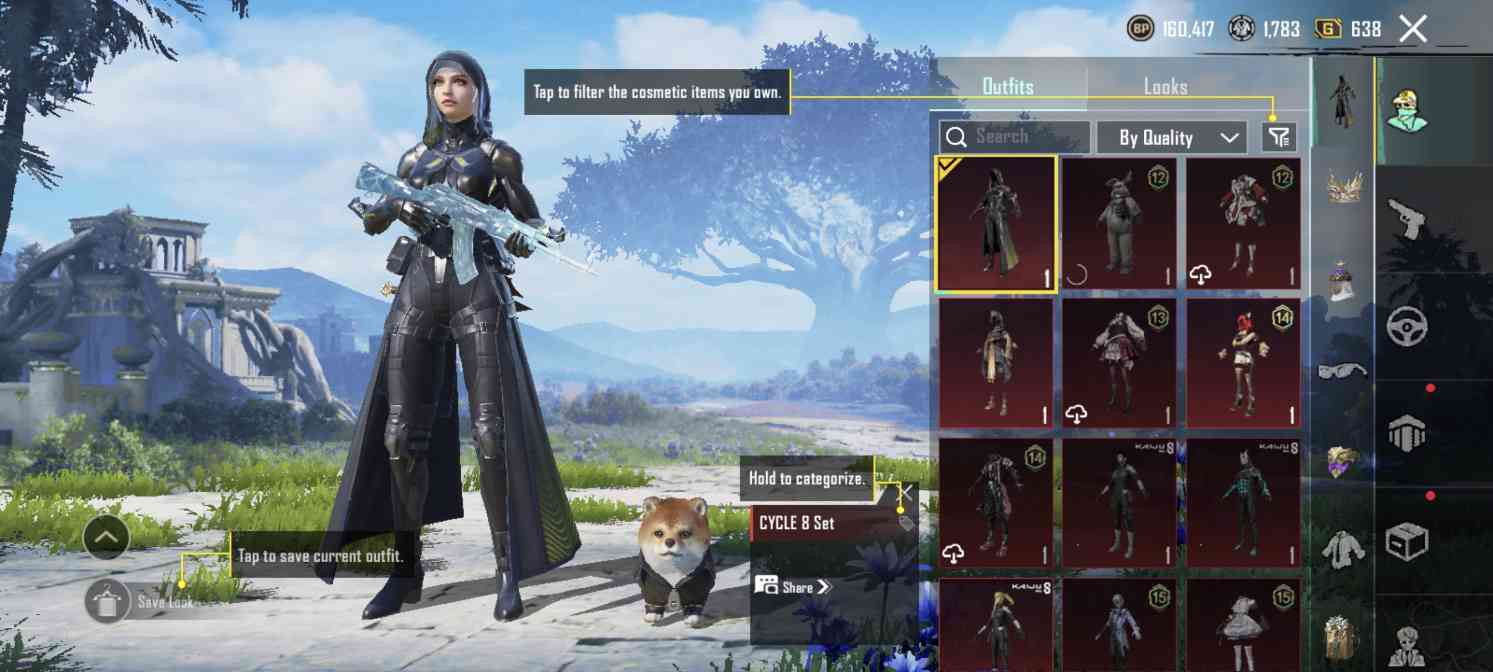The width and height of the screenshot is (1493, 672).
Task: Choose the red-haired level 14 outfit
Action: click(x=1244, y=362)
